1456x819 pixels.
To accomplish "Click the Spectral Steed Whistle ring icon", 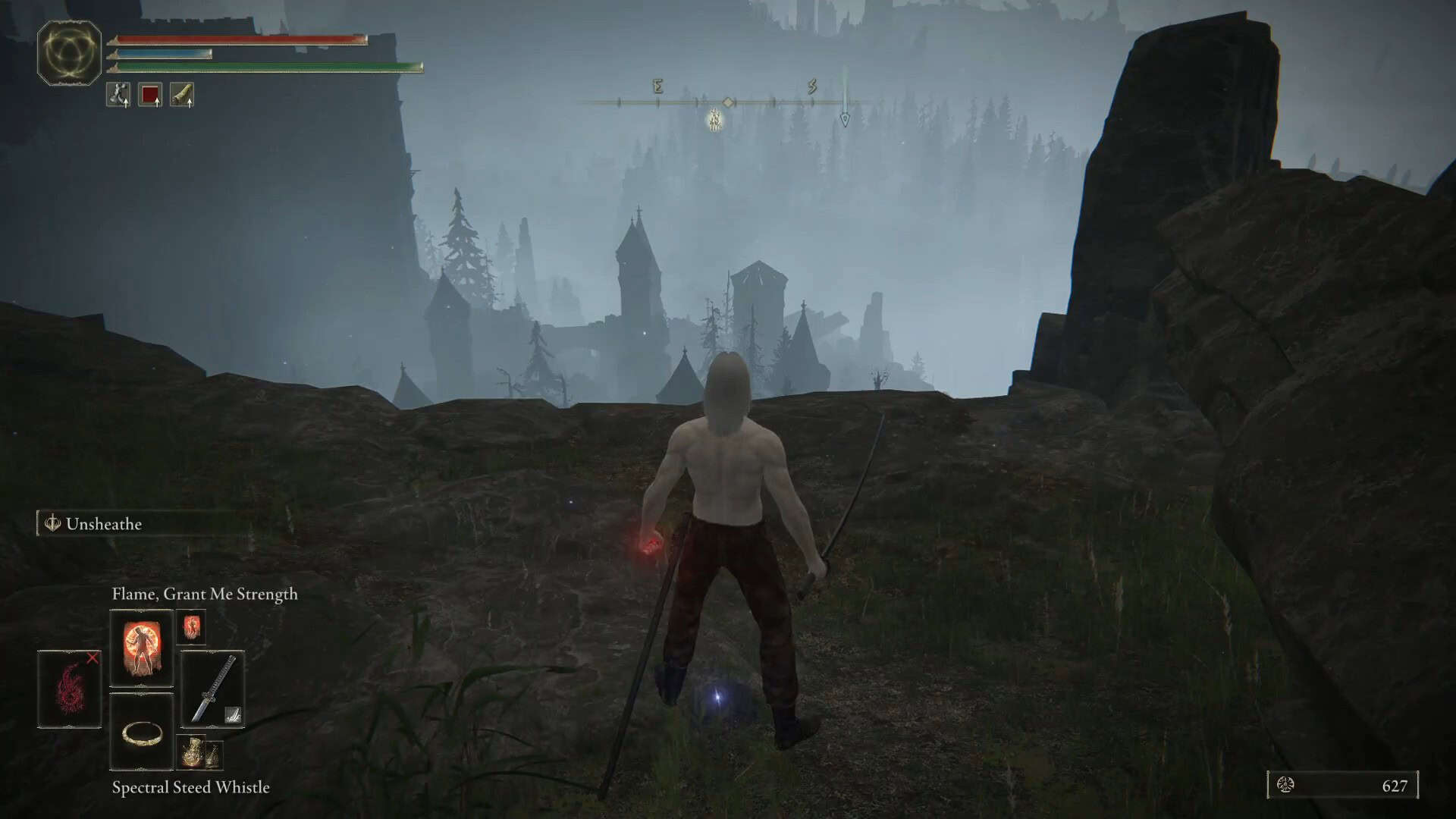I will point(142,732).
